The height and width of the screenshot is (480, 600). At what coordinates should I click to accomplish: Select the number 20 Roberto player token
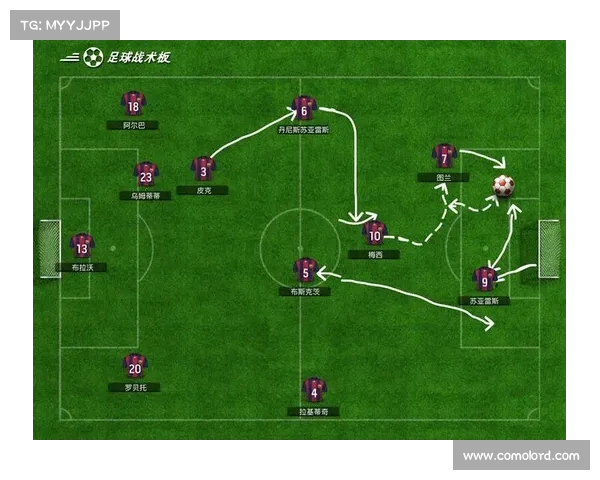pos(135,365)
